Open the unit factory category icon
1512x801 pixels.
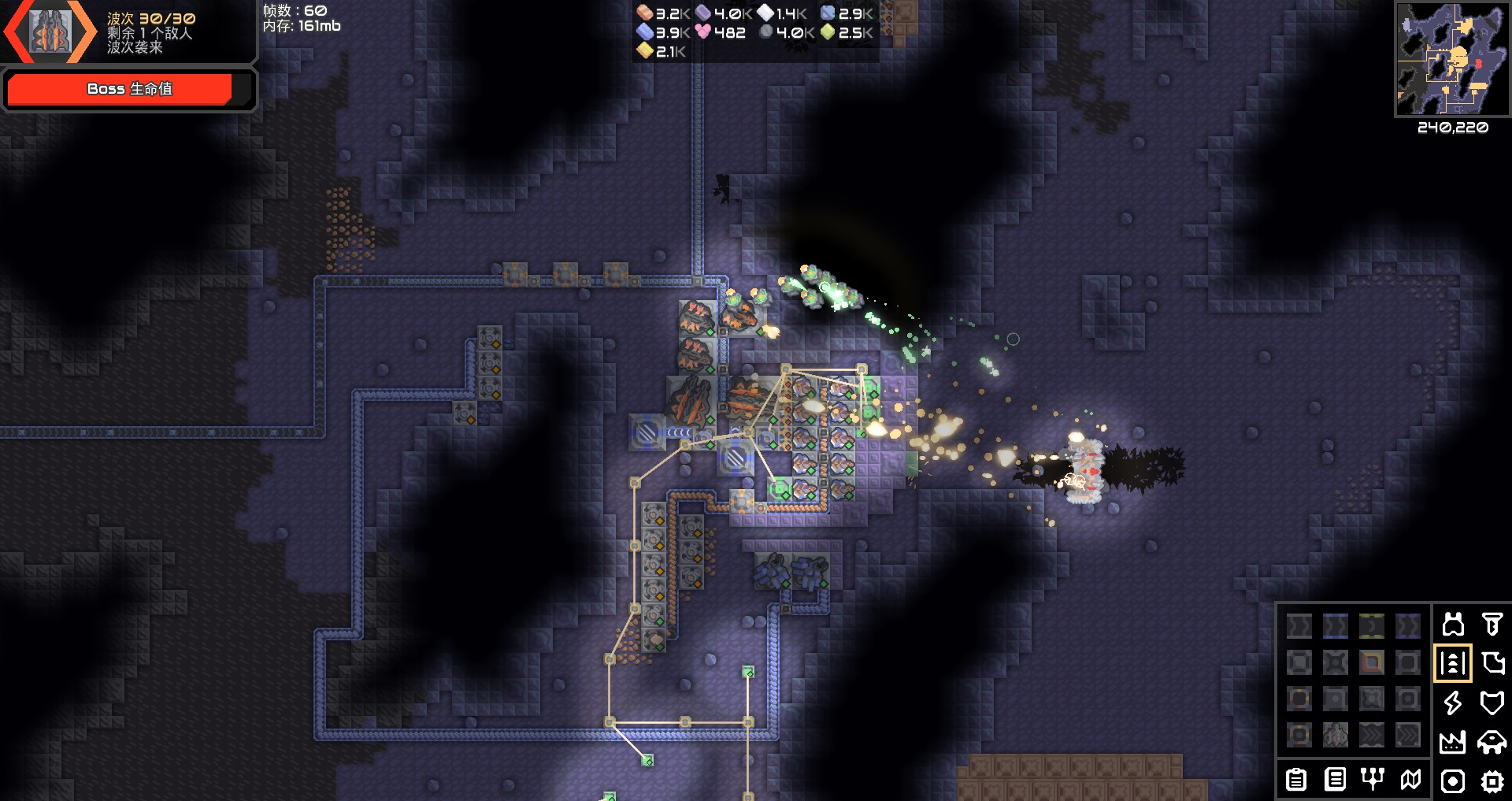coord(1452,741)
